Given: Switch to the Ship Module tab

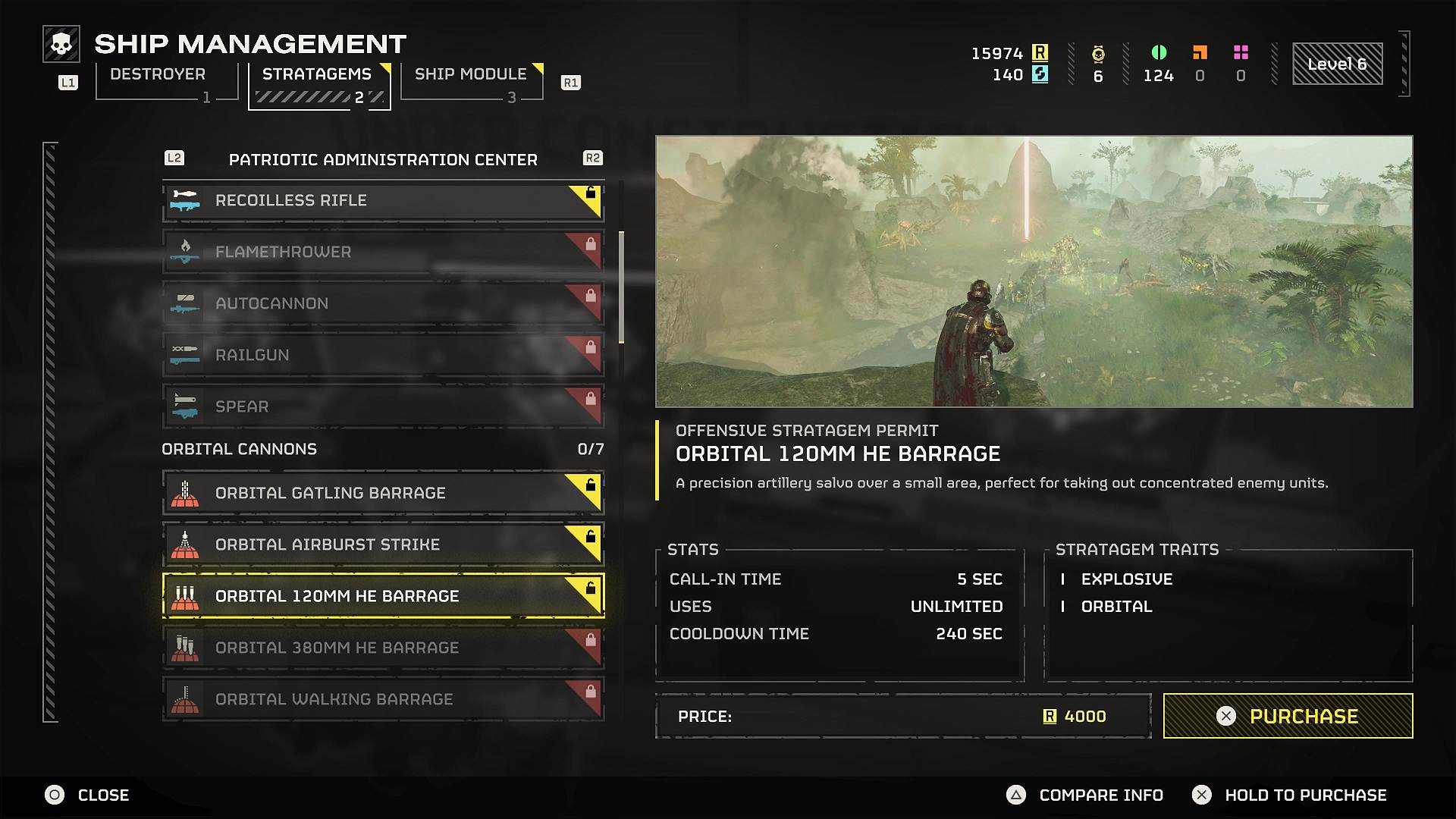Looking at the screenshot, I should 470,74.
